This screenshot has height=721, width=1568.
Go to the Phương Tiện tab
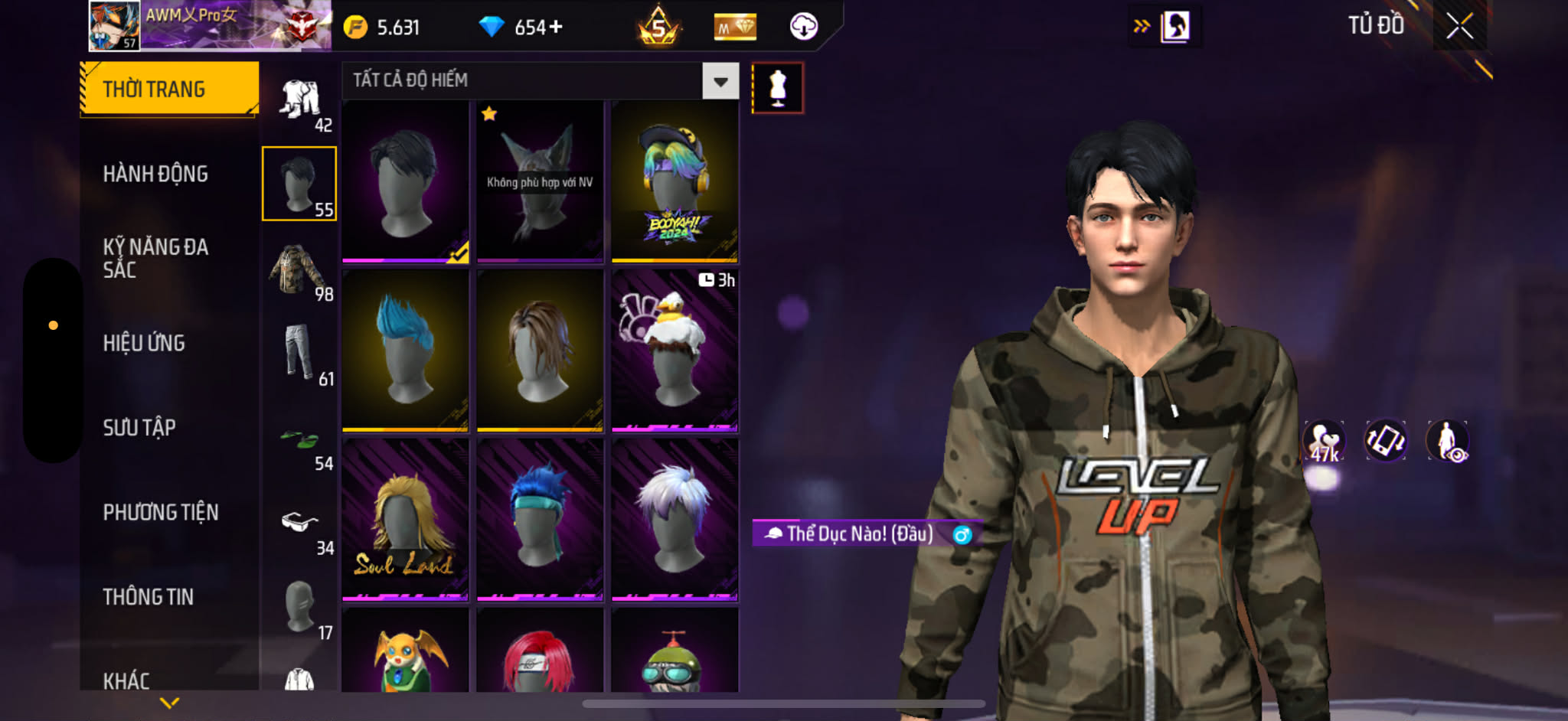[161, 512]
